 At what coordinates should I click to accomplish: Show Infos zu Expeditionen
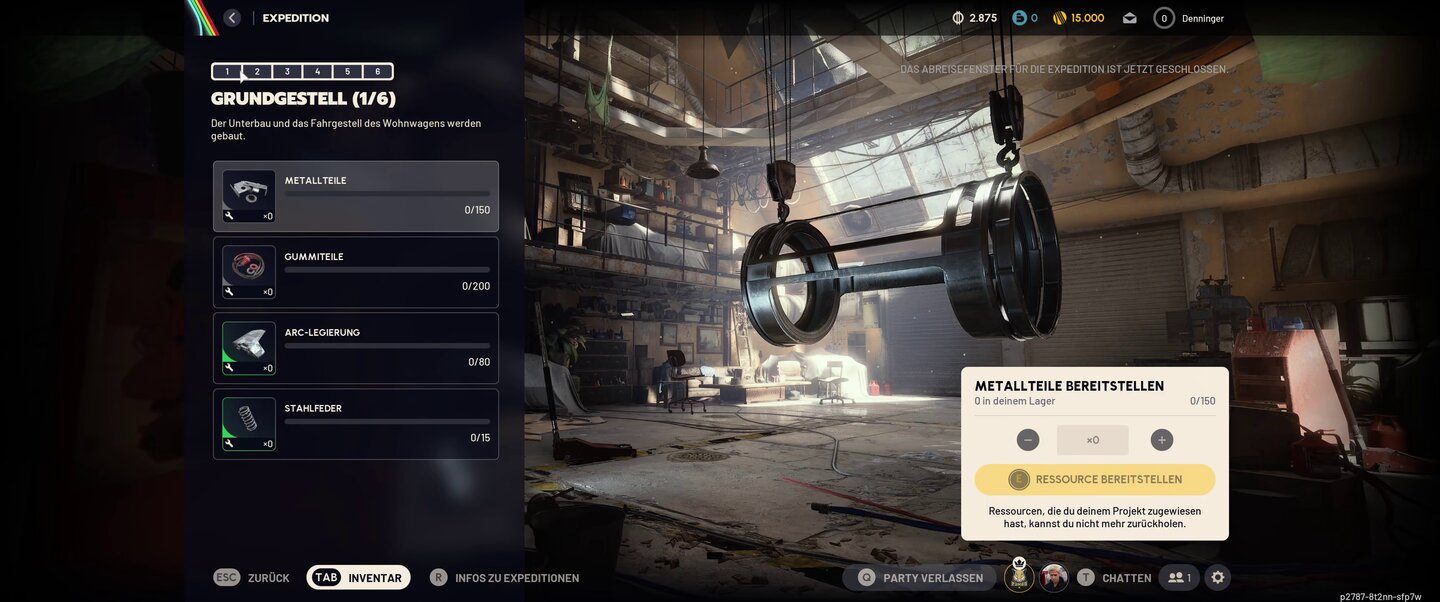(x=505, y=577)
